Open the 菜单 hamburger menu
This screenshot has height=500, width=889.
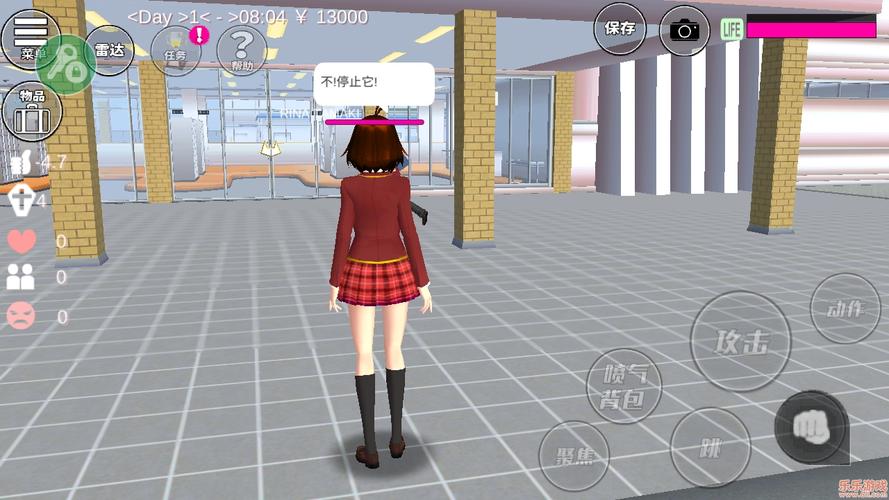(30, 35)
